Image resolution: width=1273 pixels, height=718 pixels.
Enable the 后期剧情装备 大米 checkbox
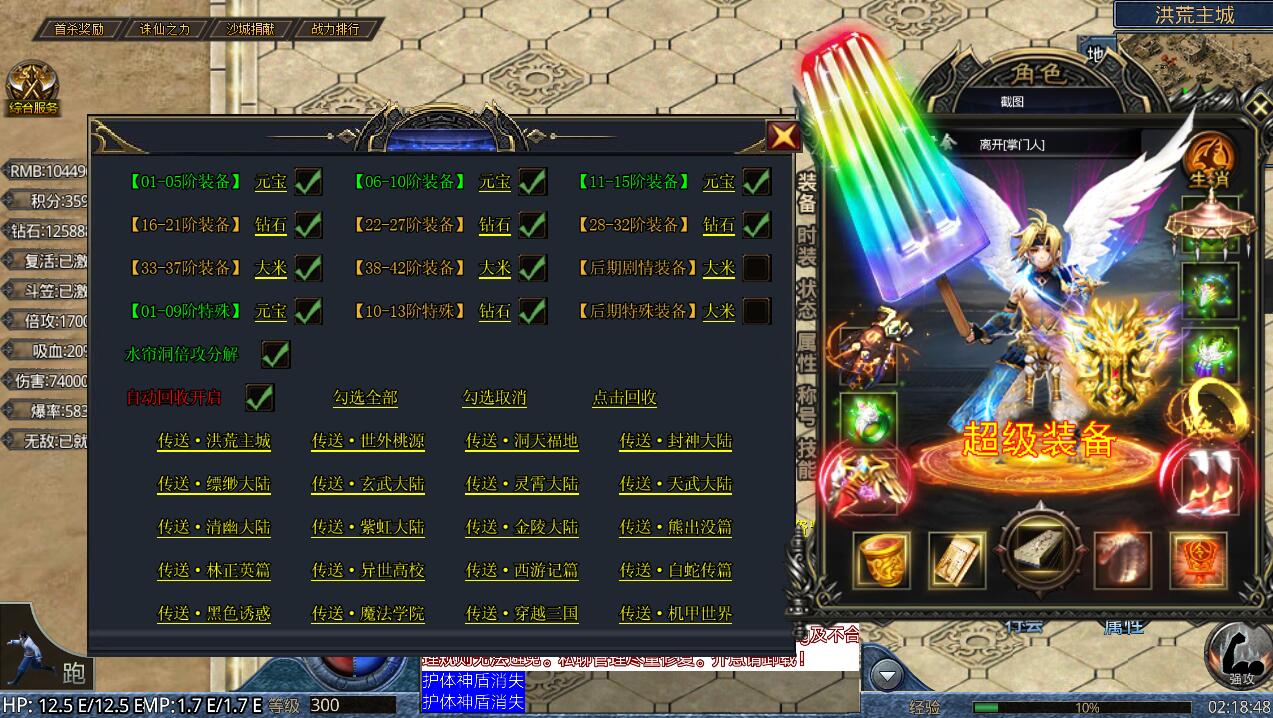point(756,268)
